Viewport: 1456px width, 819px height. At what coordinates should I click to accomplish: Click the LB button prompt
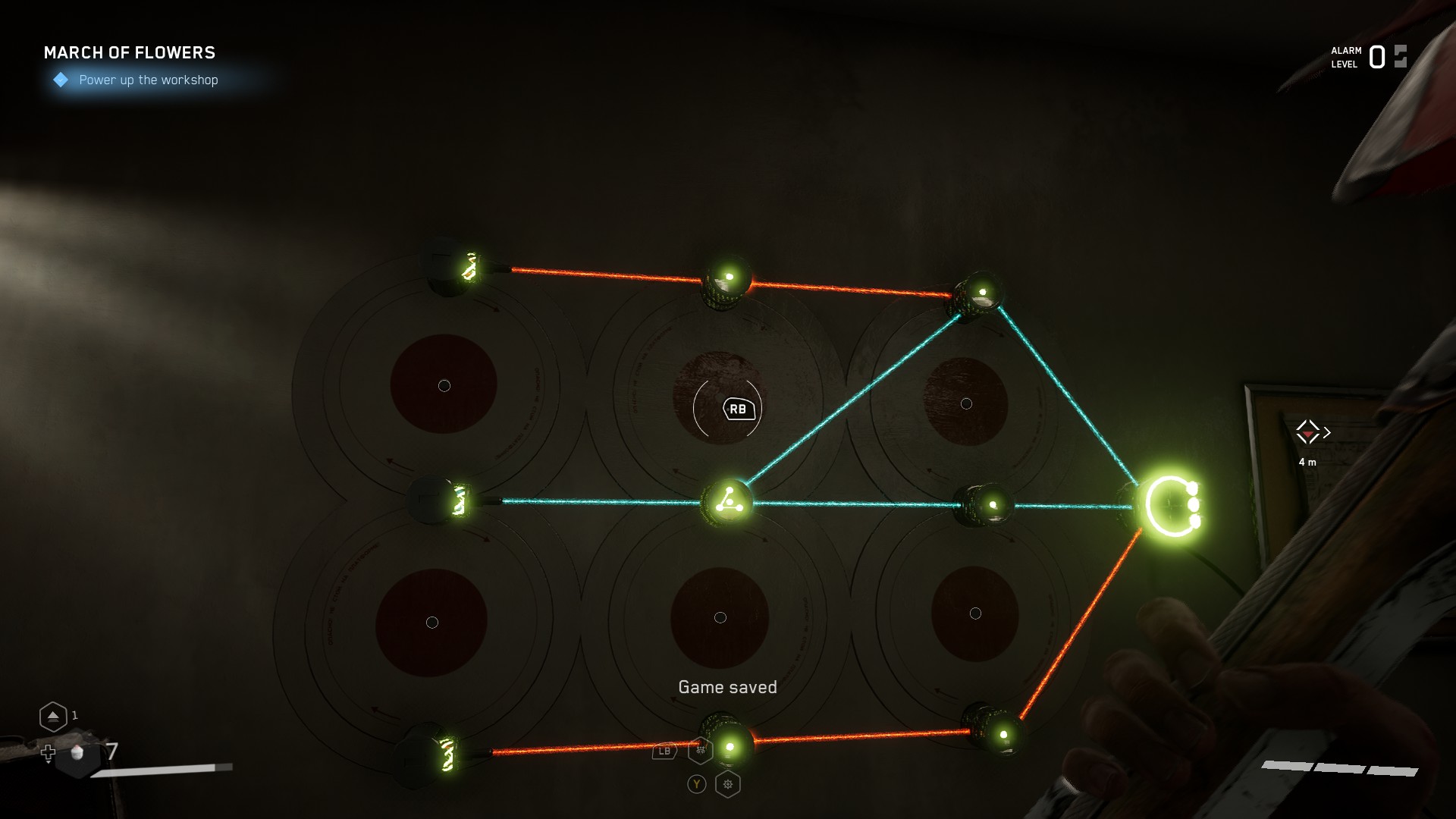pos(663,751)
